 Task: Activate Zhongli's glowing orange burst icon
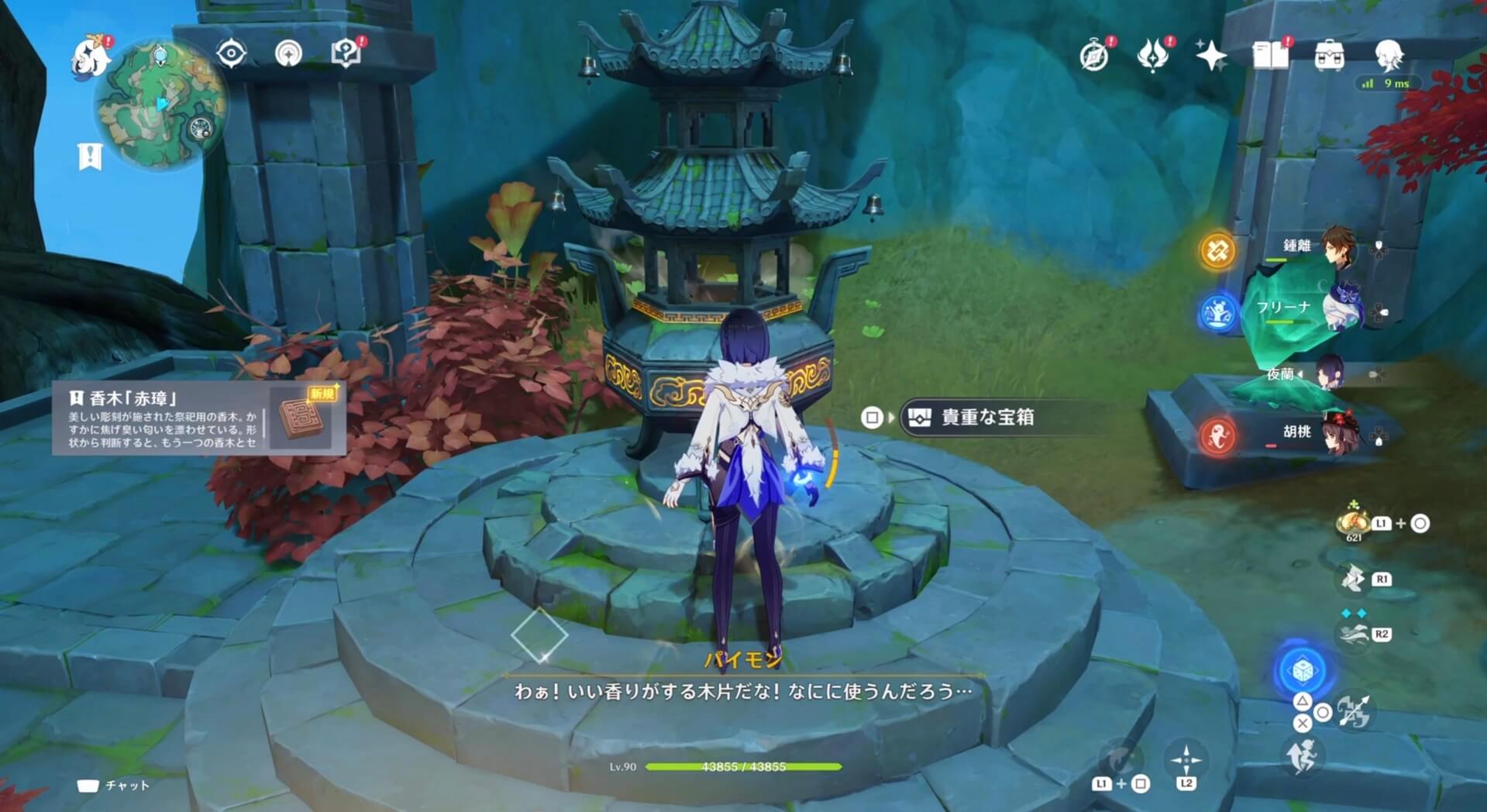tap(1218, 250)
